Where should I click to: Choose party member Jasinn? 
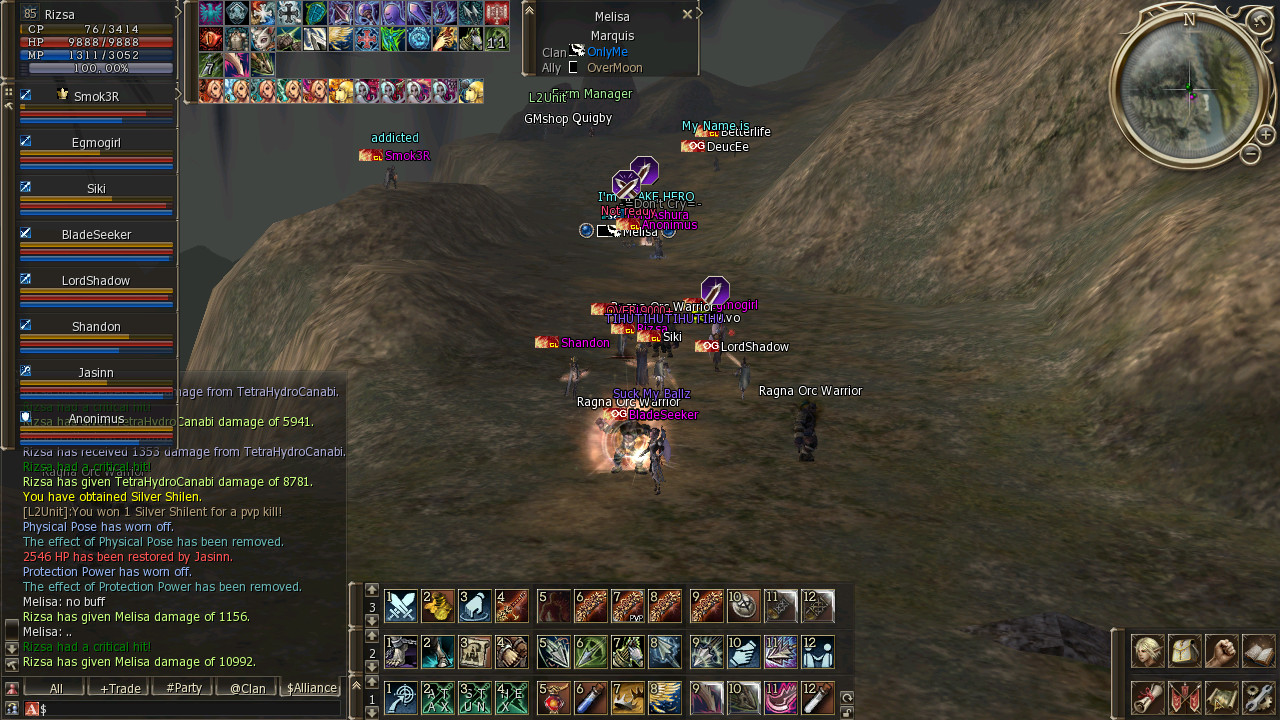tap(96, 373)
